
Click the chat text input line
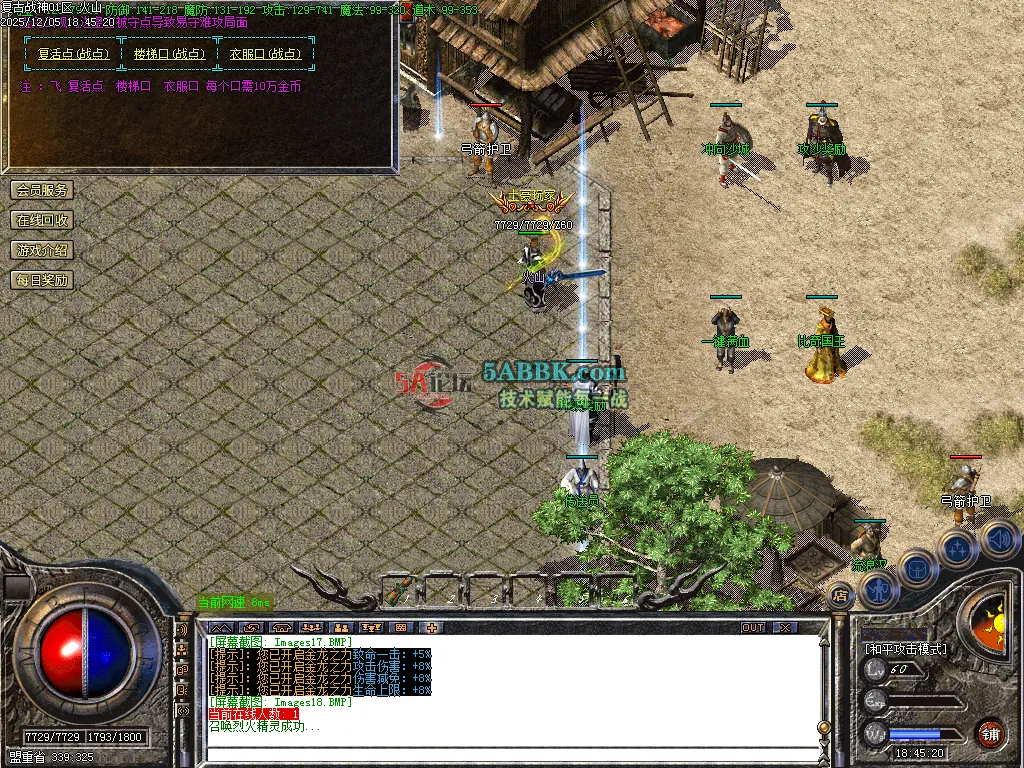point(500,753)
